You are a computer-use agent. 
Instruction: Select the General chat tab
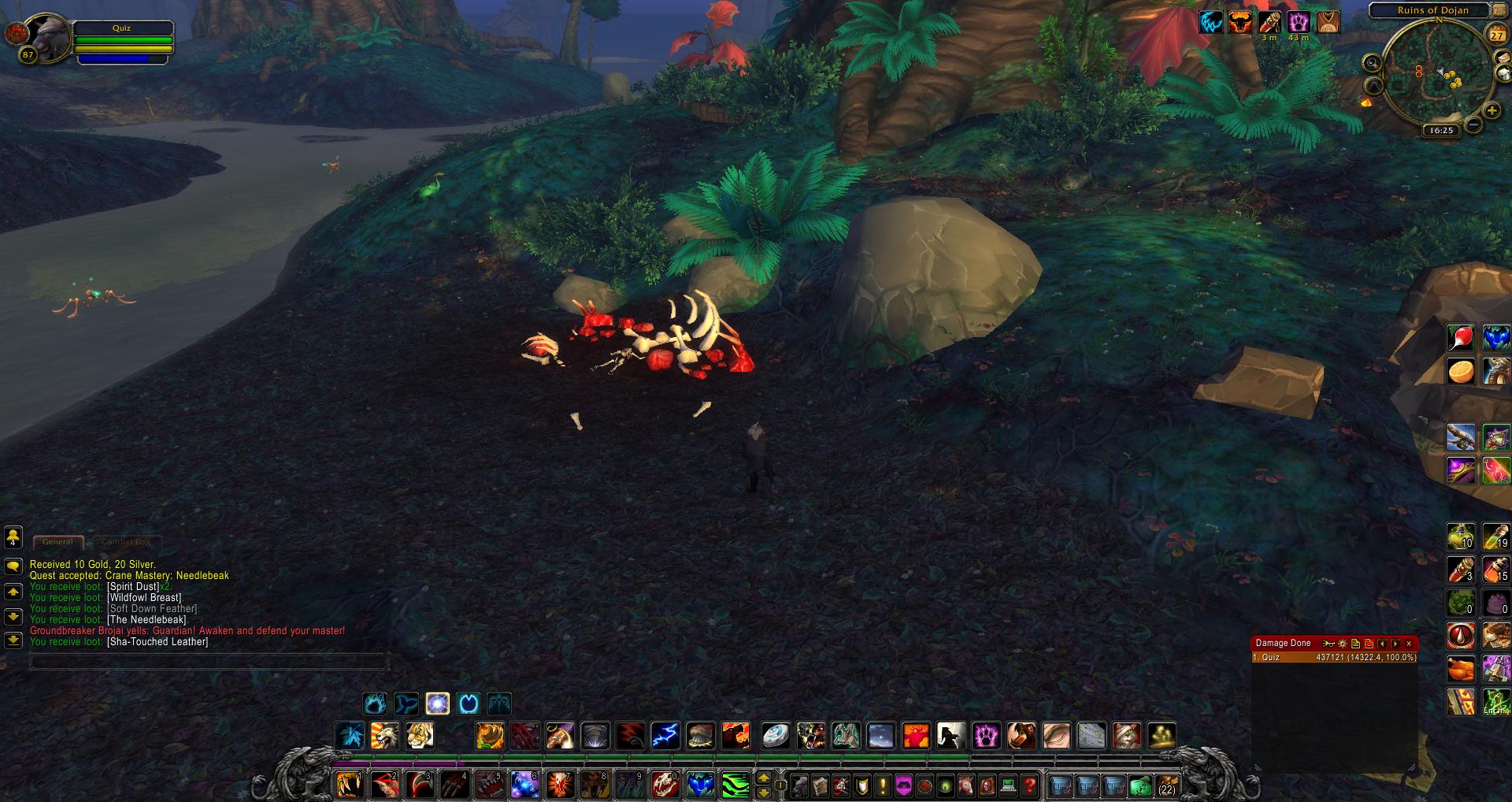tap(57, 542)
